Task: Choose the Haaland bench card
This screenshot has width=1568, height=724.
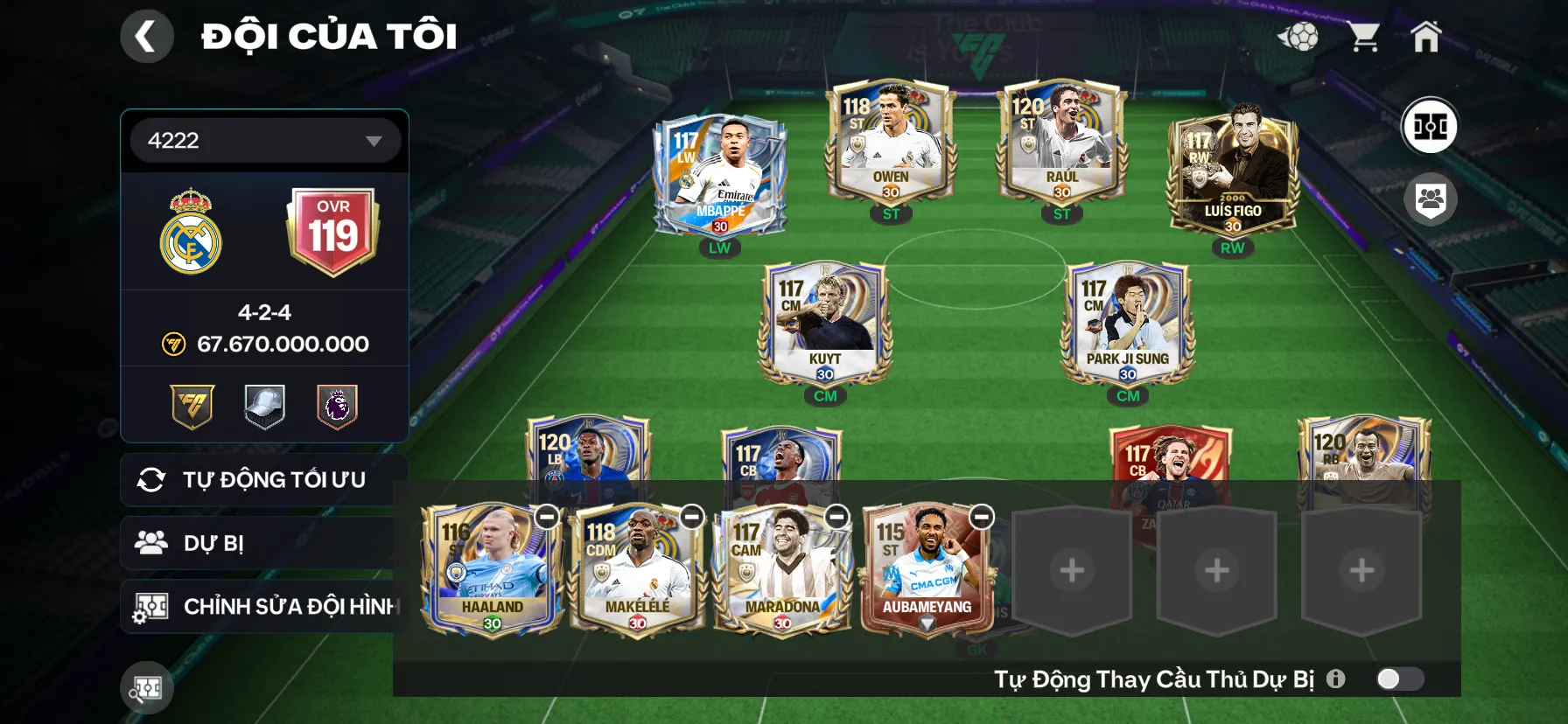Action: (490, 568)
